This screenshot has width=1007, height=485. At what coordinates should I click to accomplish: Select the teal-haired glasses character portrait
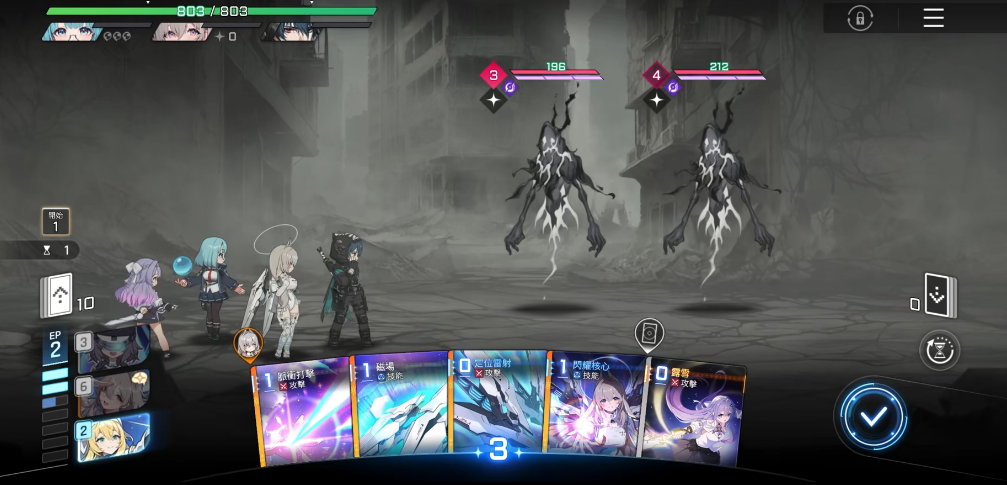pos(72,31)
